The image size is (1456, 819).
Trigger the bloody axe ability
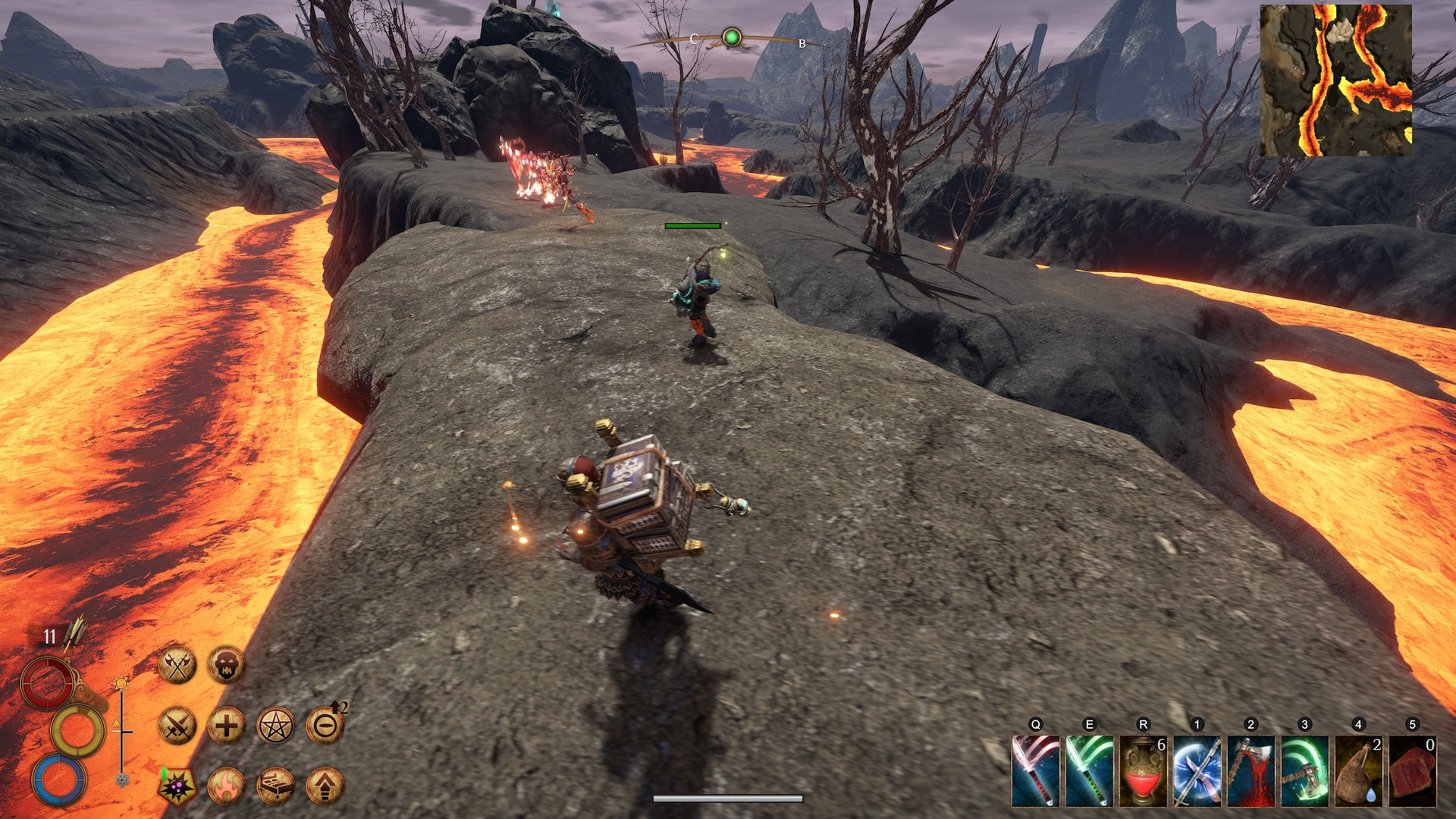click(1250, 770)
